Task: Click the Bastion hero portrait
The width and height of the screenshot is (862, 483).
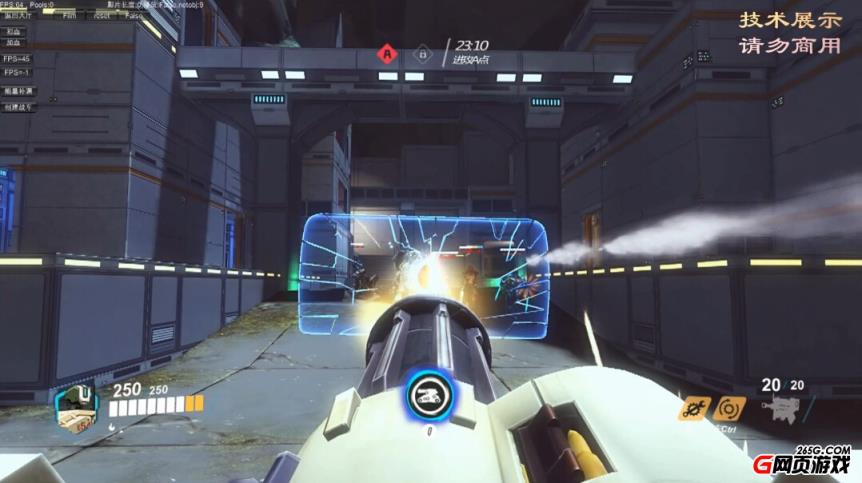Action: pos(76,405)
